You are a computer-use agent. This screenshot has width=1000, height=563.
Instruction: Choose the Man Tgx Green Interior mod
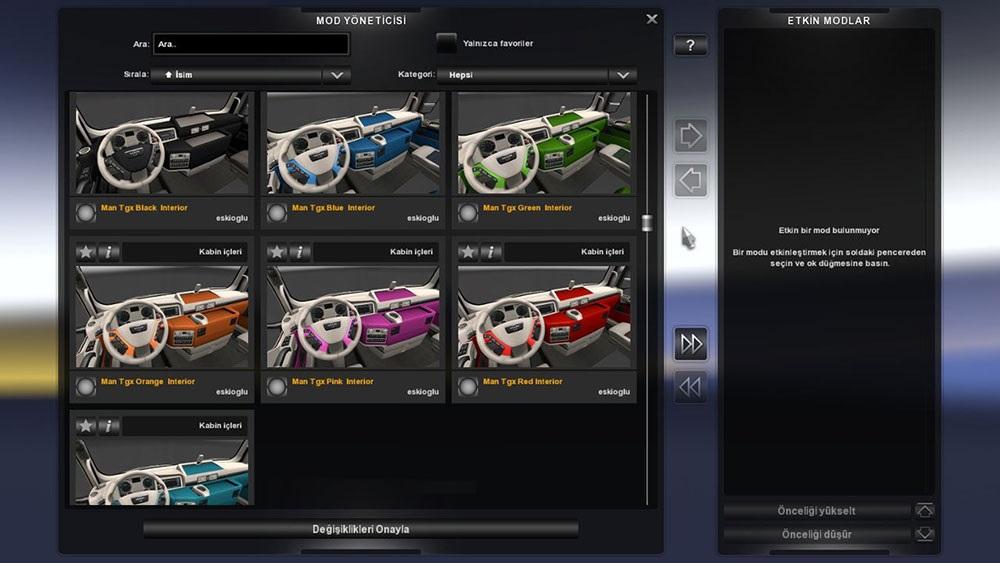543,145
